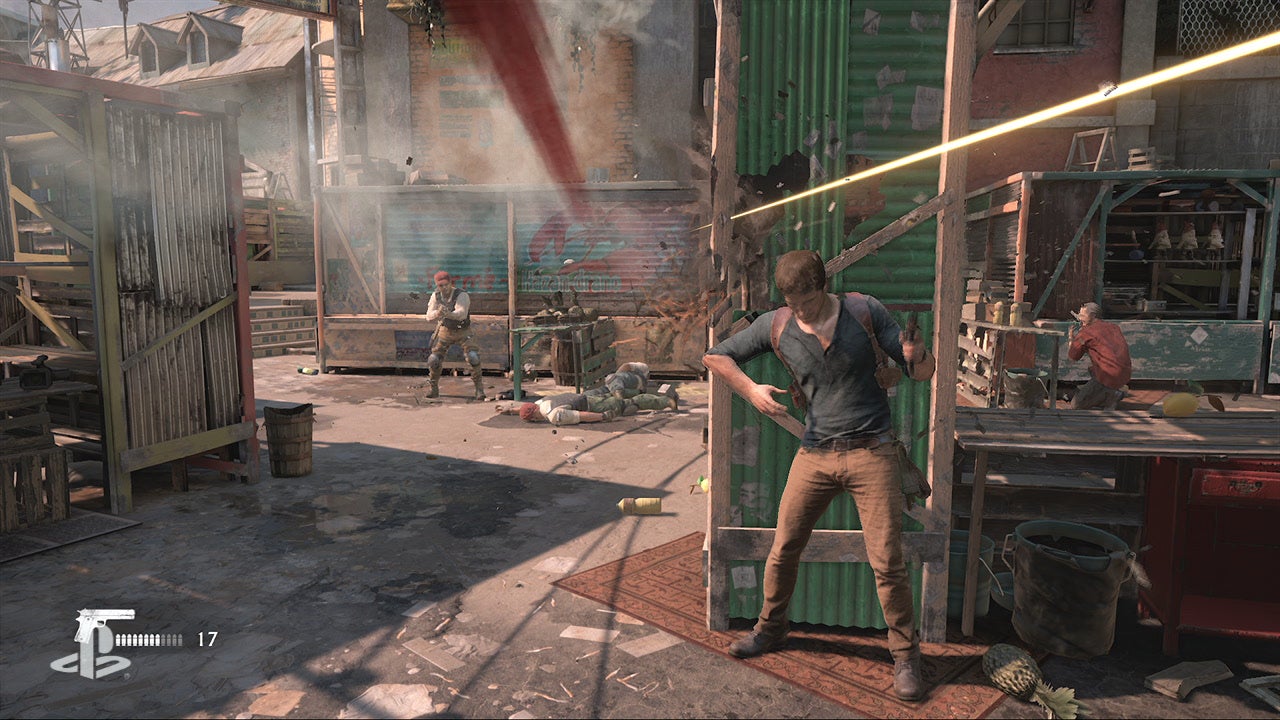Click the PlayStation logo watermark
Image resolution: width=1280 pixels, height=720 pixels.
click(x=90, y=663)
